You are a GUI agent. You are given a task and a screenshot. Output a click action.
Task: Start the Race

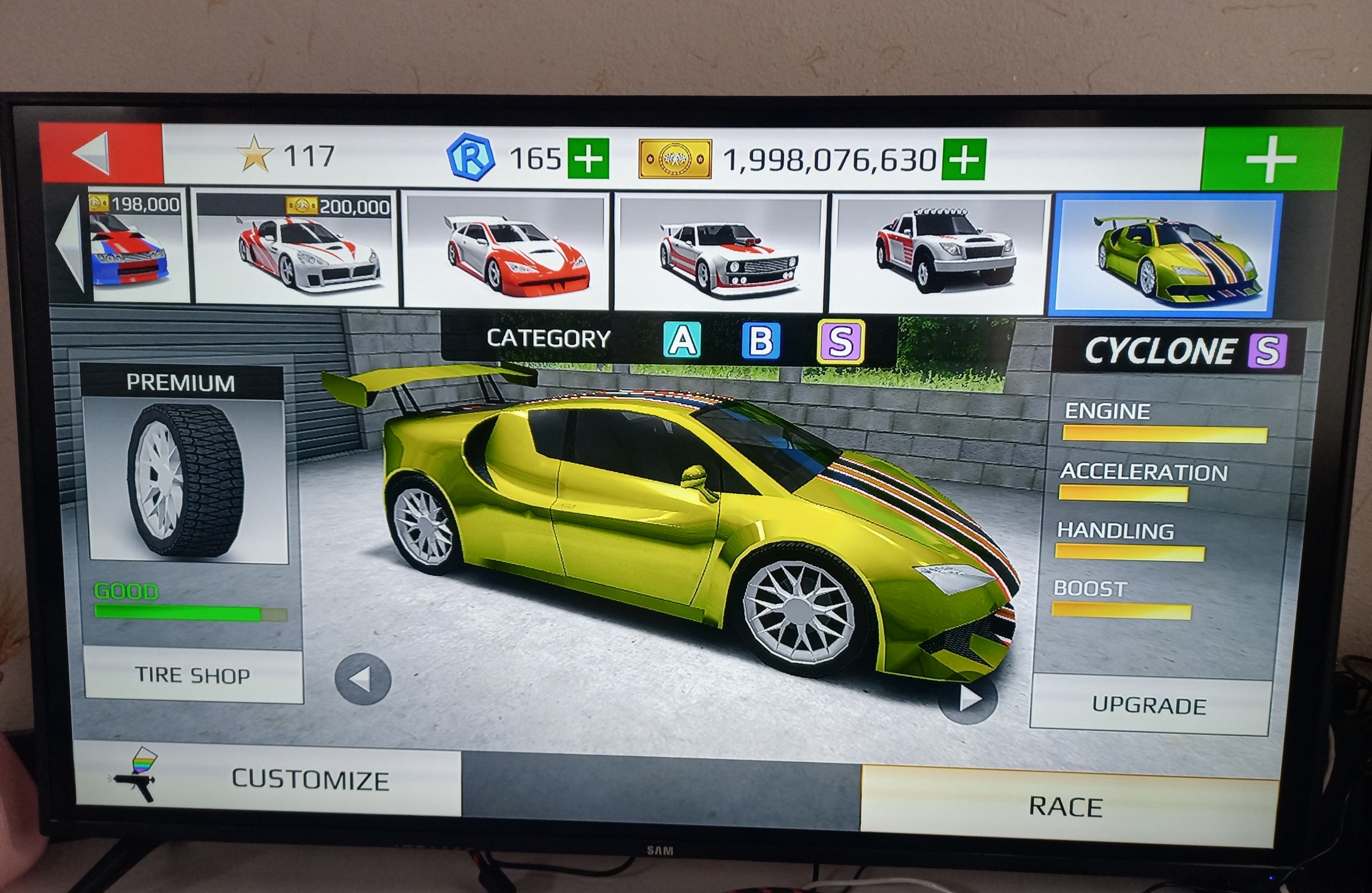[1067, 807]
